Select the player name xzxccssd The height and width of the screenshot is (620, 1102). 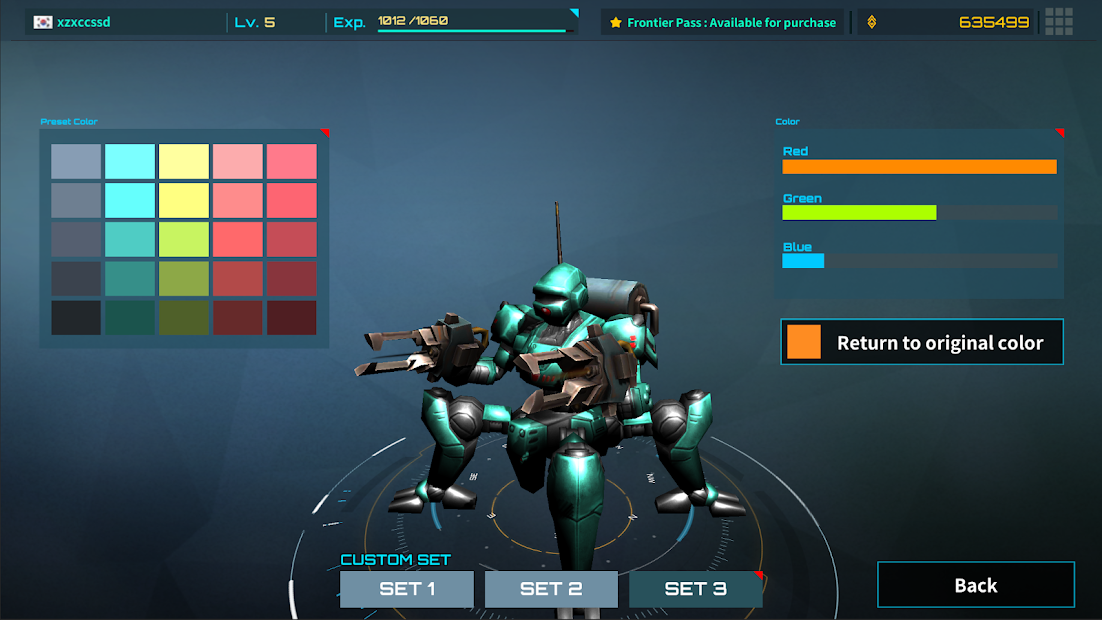[x=84, y=22]
